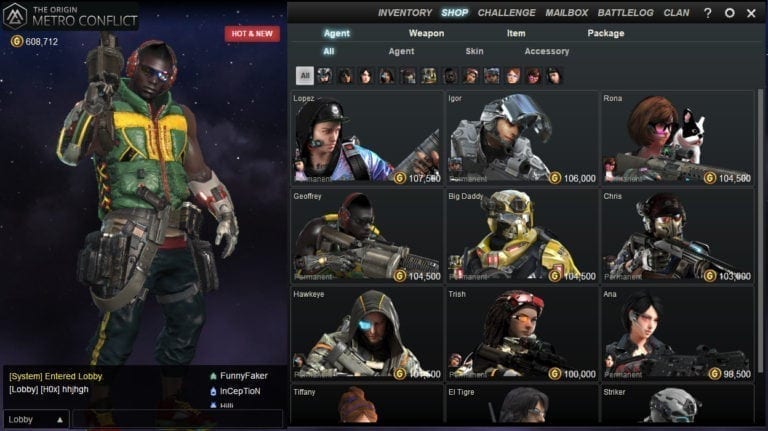Switch to the Weapon shop tab

[x=426, y=33]
